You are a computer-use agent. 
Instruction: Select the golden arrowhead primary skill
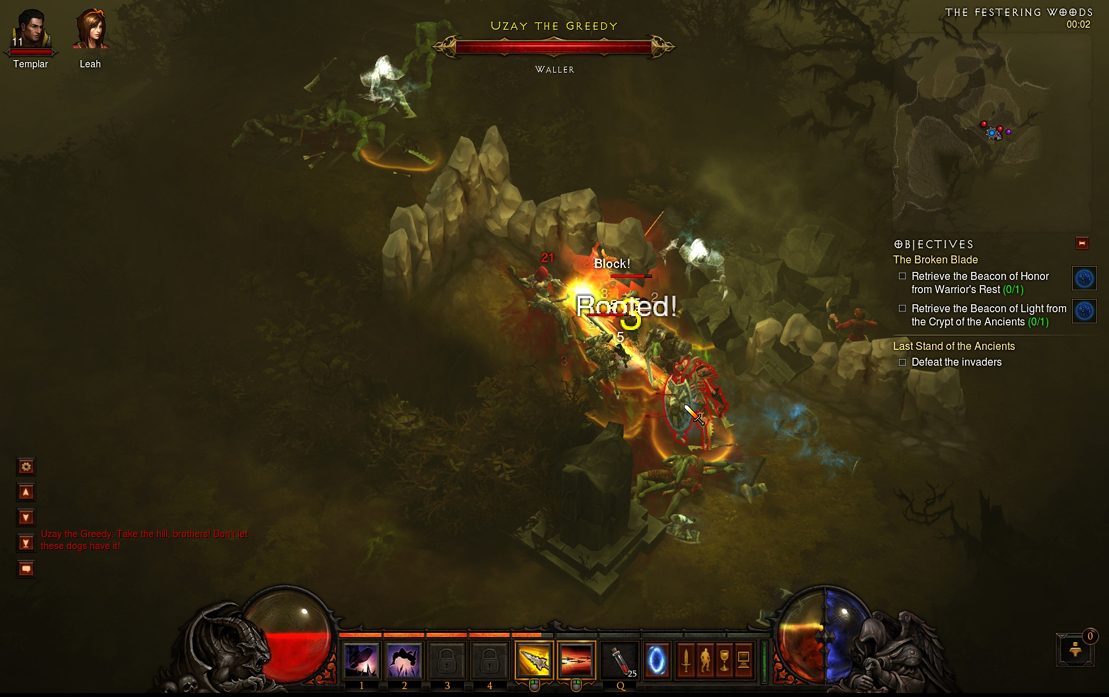coord(534,661)
